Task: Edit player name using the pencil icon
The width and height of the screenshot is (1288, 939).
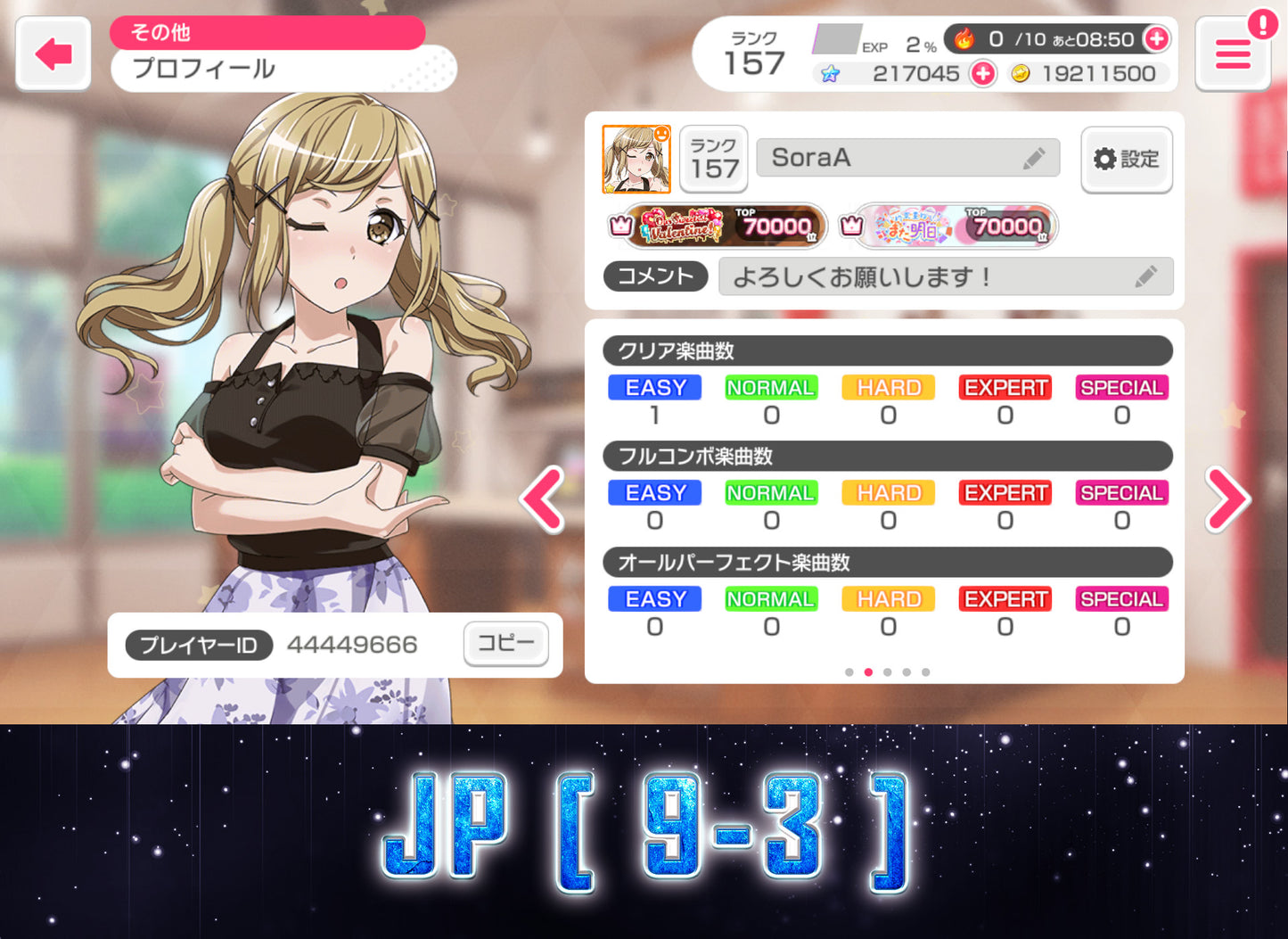Action: click(1035, 157)
